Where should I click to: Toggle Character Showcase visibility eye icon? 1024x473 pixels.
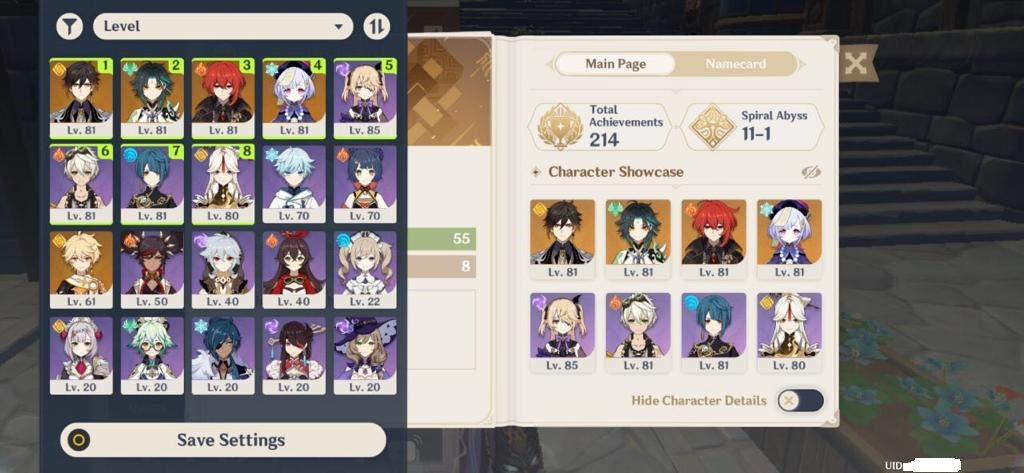click(811, 172)
